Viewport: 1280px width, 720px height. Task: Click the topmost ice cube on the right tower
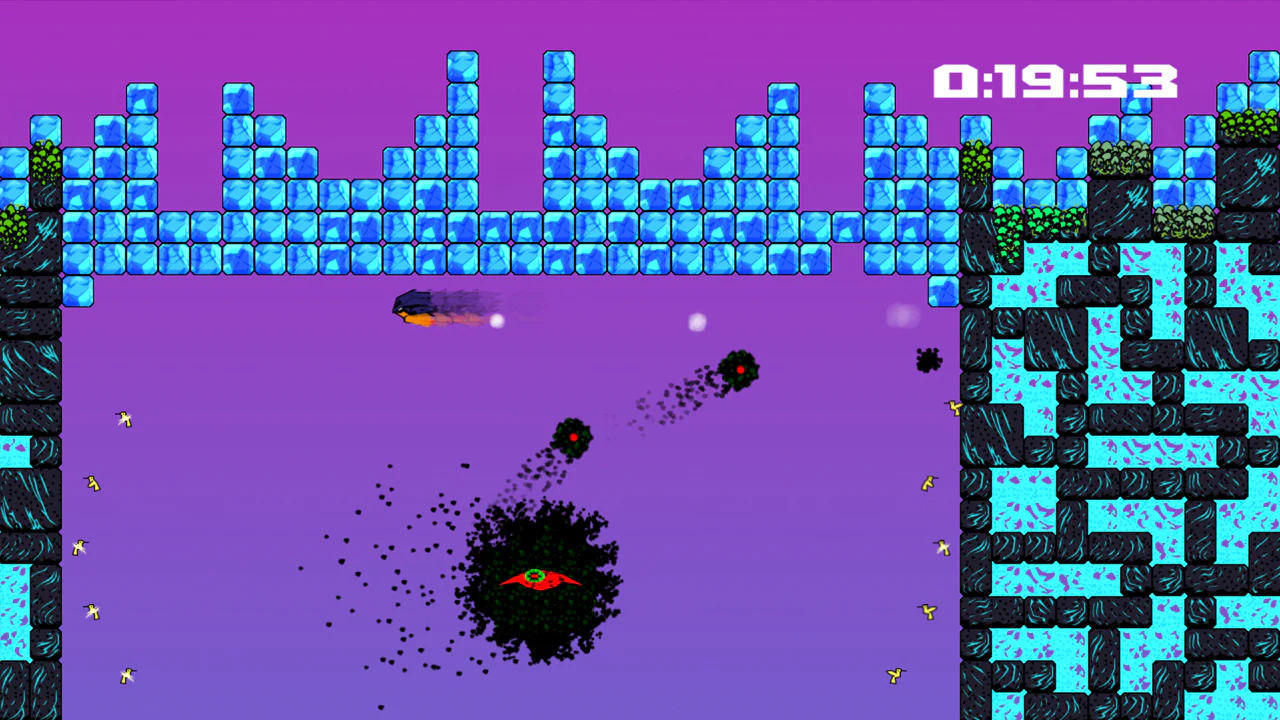pyautogui.click(x=1262, y=65)
